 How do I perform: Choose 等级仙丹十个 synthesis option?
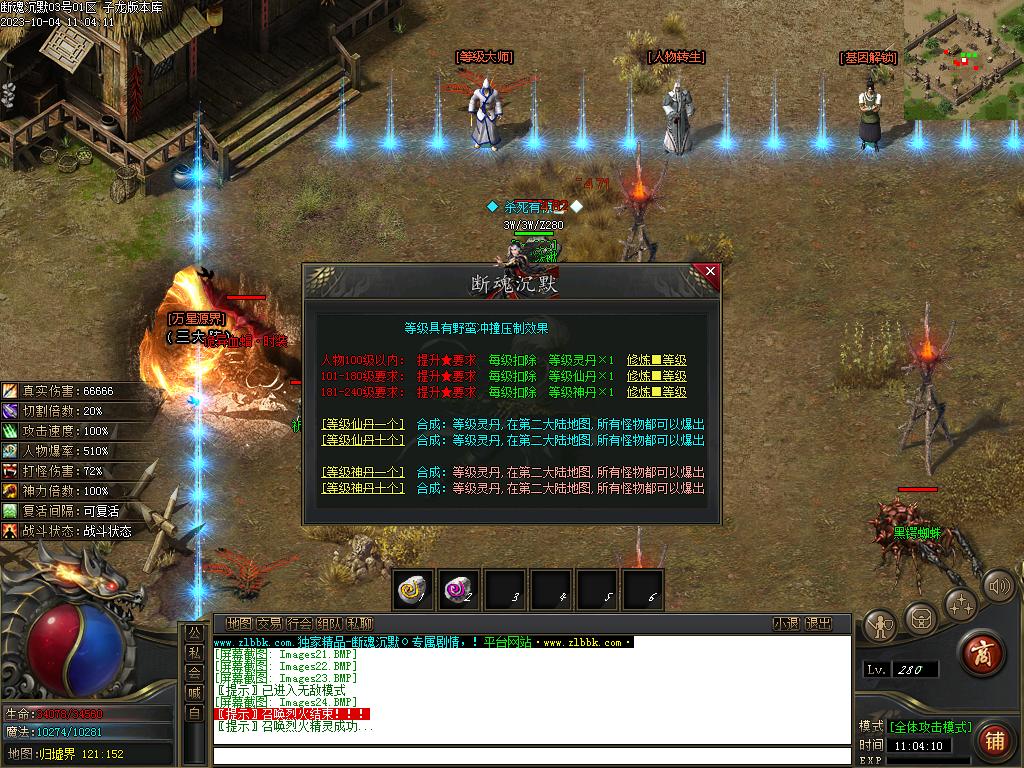[363, 440]
